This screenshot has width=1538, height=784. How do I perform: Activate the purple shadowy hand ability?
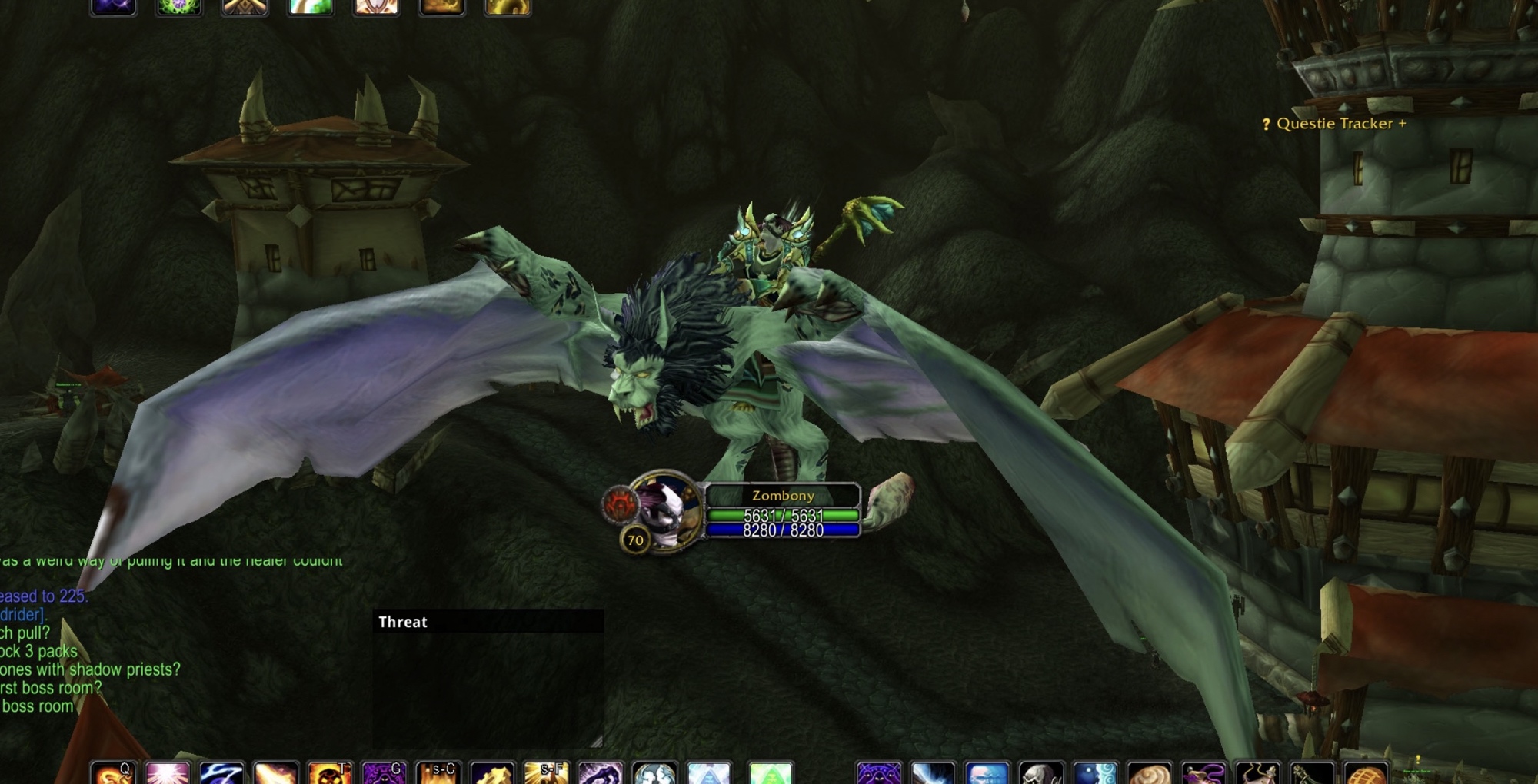(600, 773)
